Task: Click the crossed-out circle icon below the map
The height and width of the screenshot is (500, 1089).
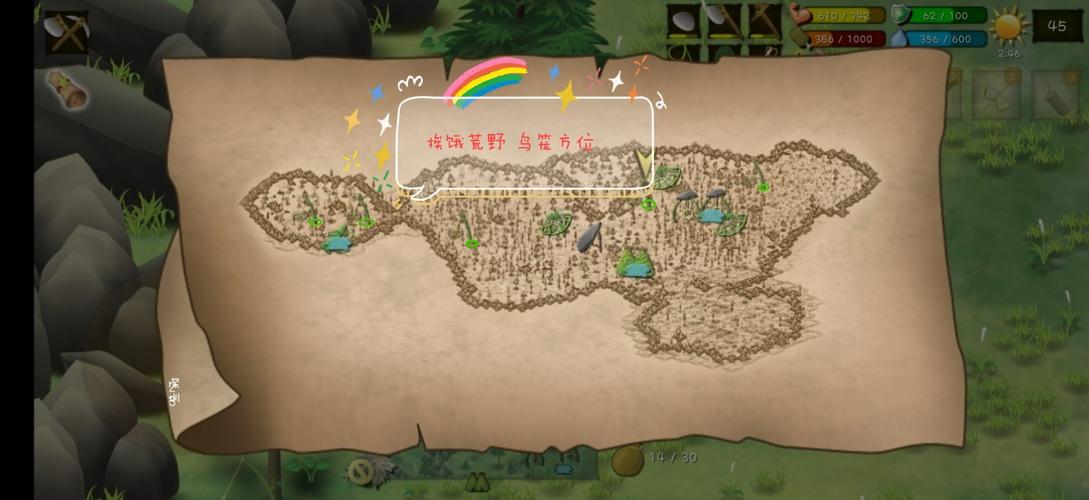Action: (359, 470)
